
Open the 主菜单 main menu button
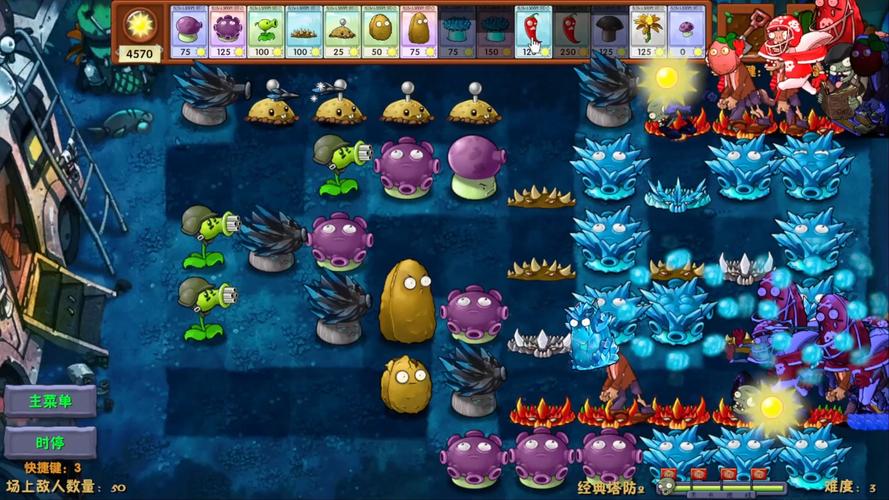click(49, 401)
